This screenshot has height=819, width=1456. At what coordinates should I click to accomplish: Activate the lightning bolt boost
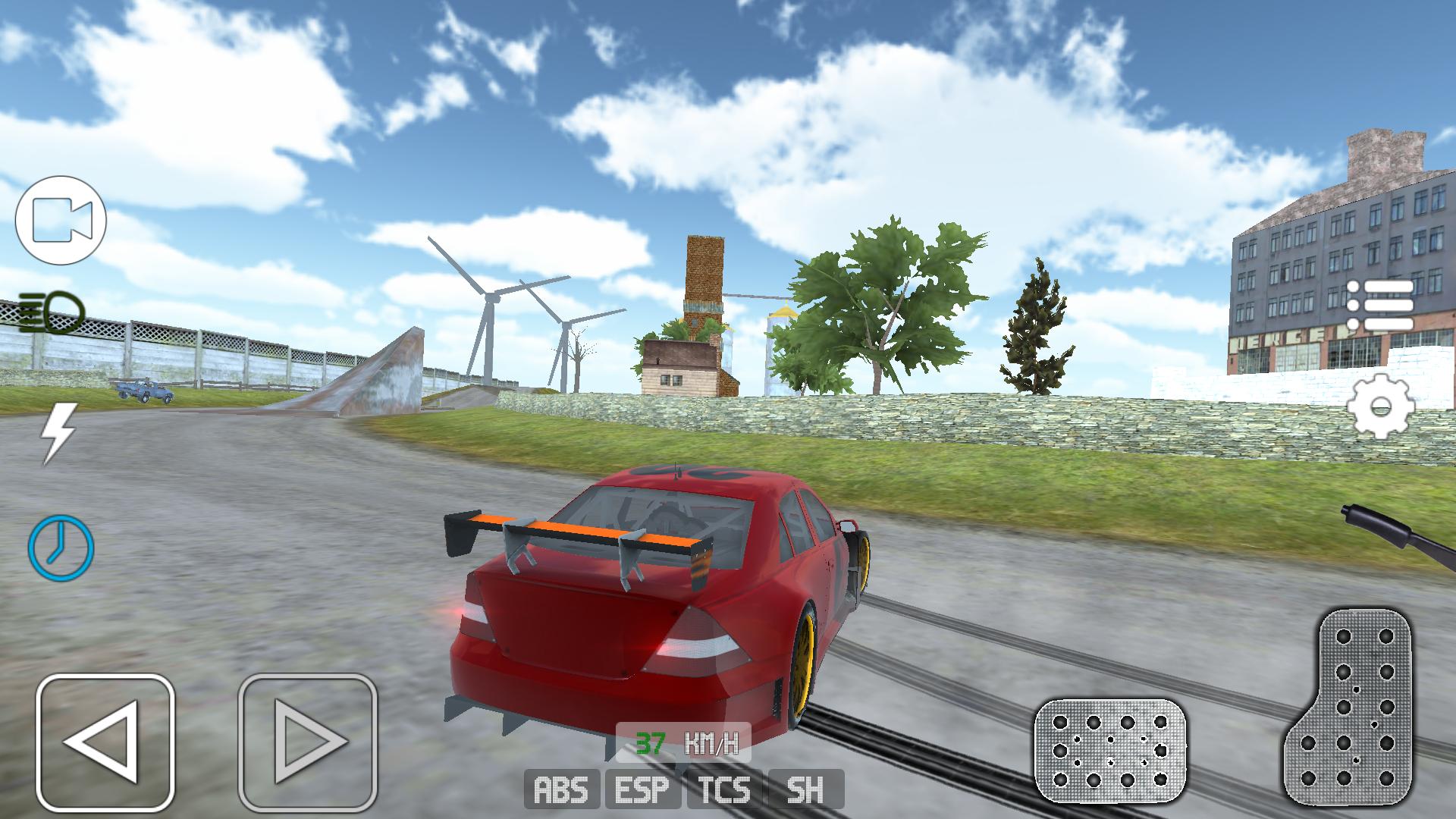point(59,433)
